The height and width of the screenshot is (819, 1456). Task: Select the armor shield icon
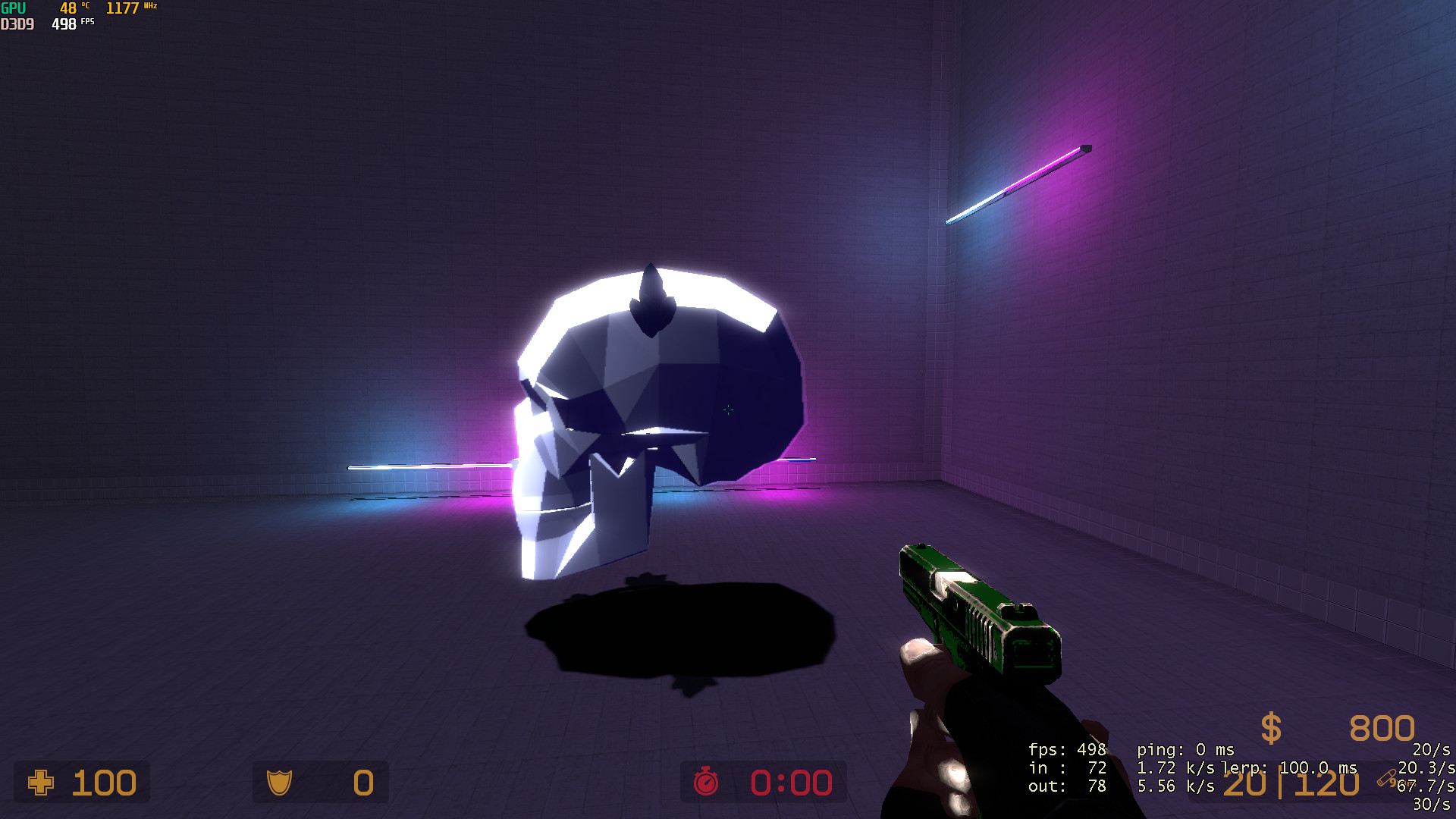pyautogui.click(x=278, y=782)
